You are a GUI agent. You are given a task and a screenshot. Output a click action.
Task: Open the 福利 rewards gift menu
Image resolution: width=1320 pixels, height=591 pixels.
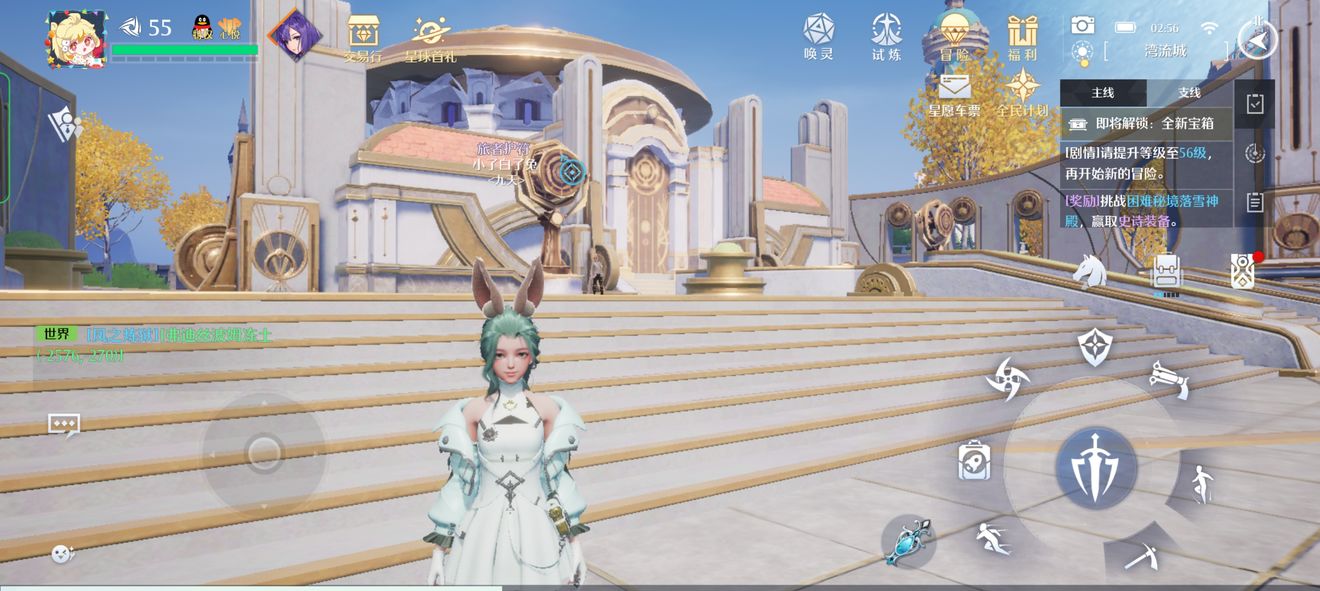[x=1022, y=37]
